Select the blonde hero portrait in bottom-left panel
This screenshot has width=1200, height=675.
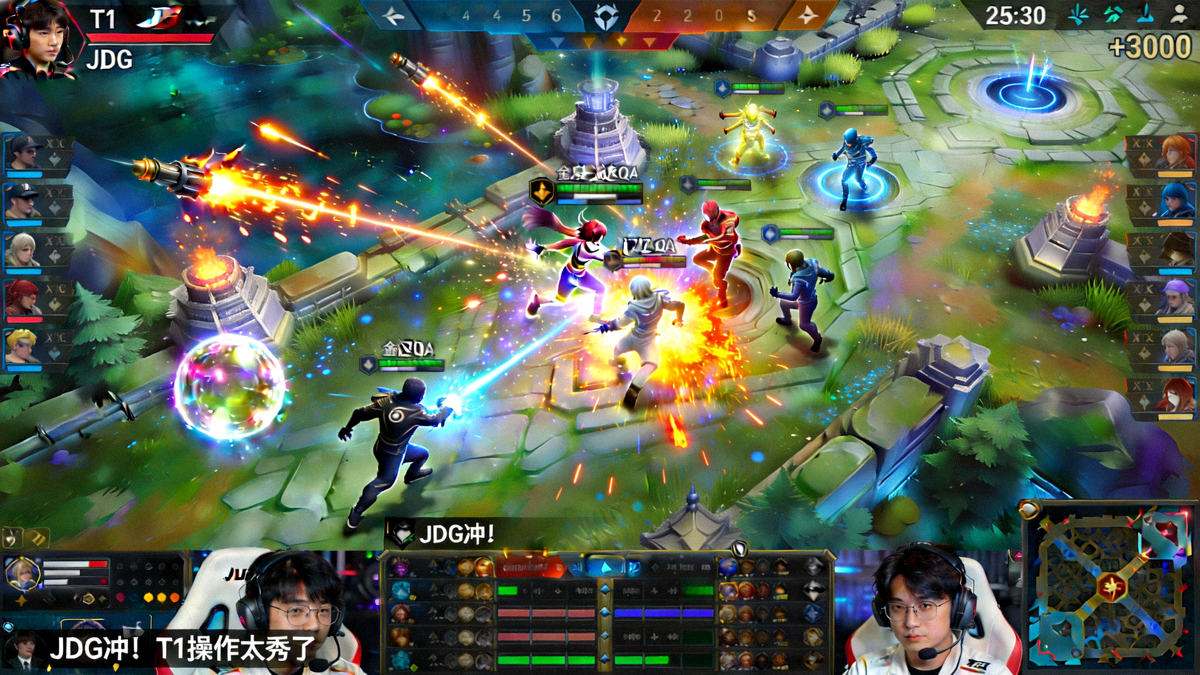[22, 574]
